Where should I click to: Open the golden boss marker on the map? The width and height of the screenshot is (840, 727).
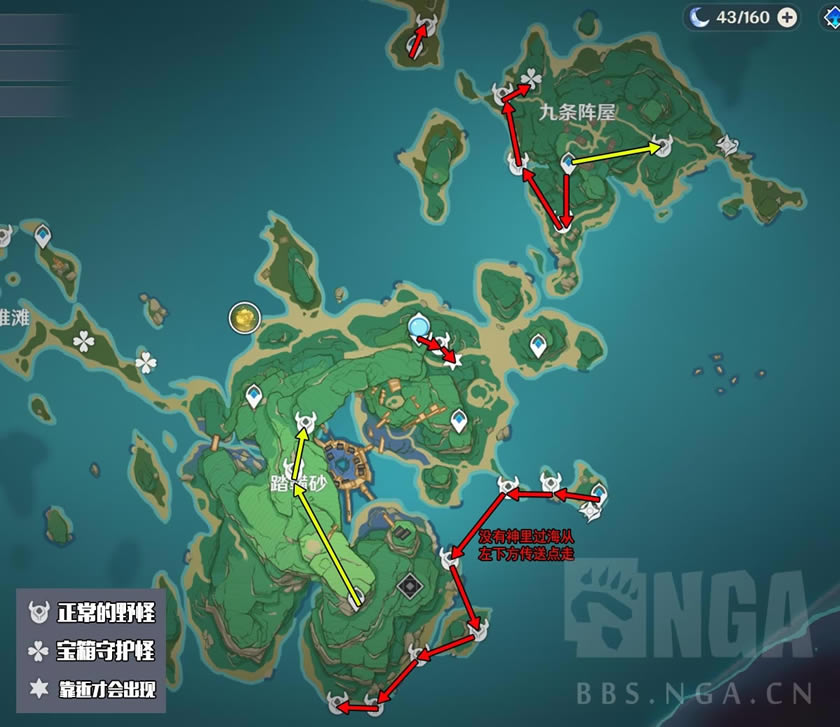pos(243,318)
